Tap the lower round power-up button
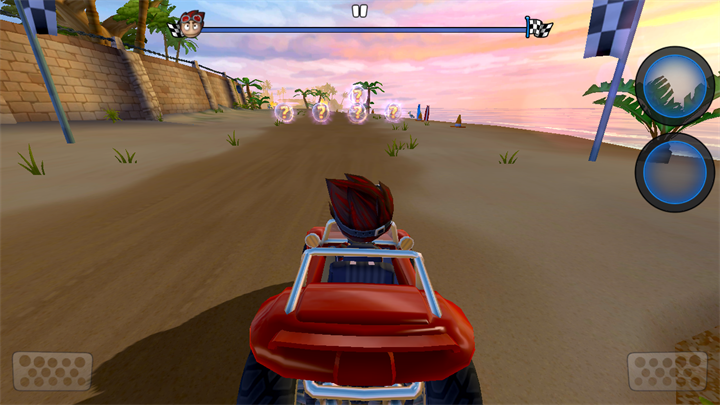 674,173
